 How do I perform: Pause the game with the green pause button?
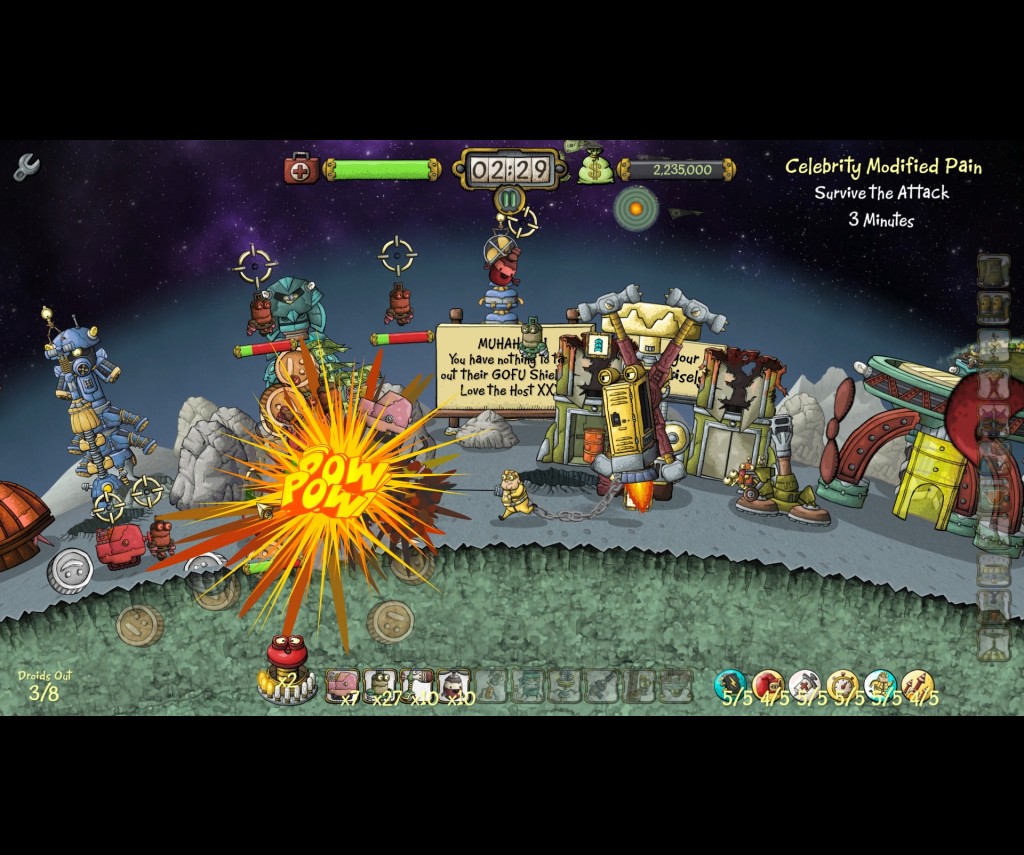[510, 199]
